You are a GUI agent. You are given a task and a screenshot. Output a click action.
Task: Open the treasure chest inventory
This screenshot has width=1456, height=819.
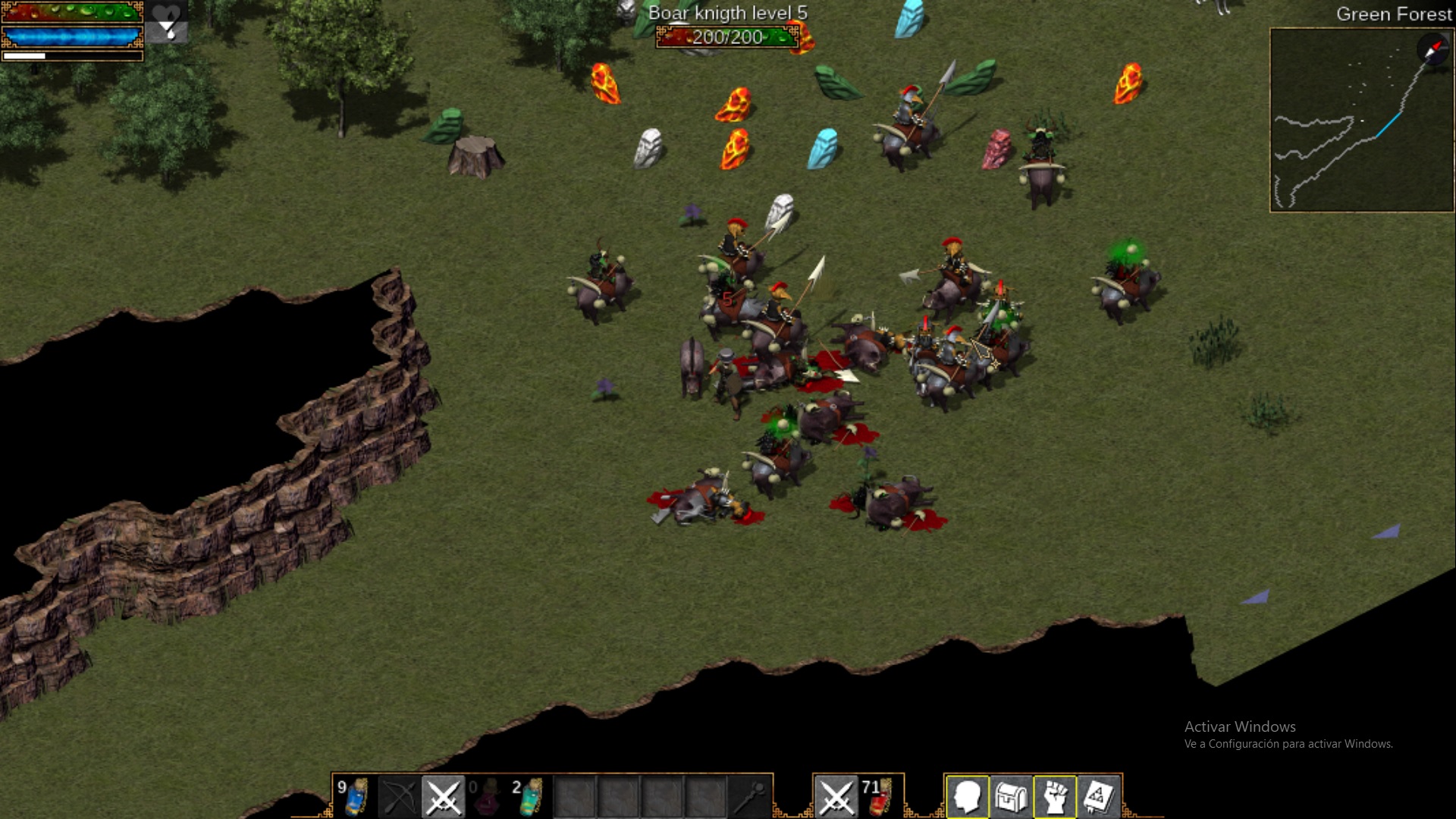(x=1011, y=796)
